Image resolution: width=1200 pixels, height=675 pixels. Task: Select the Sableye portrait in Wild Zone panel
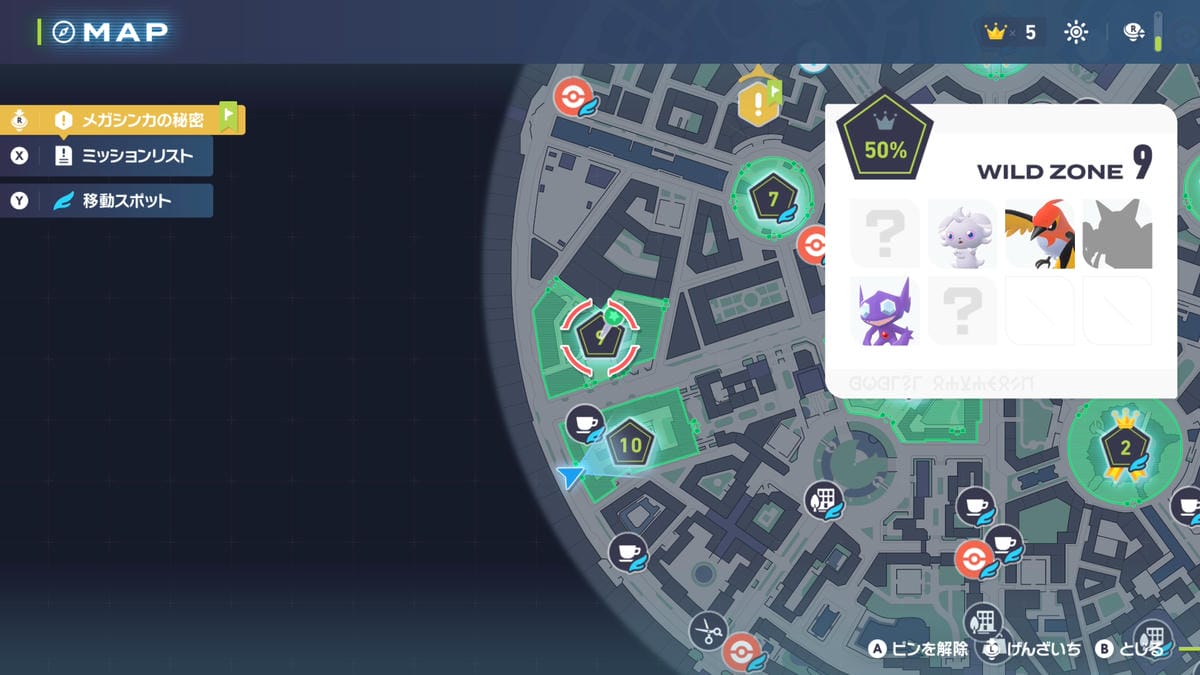pyautogui.click(x=885, y=311)
